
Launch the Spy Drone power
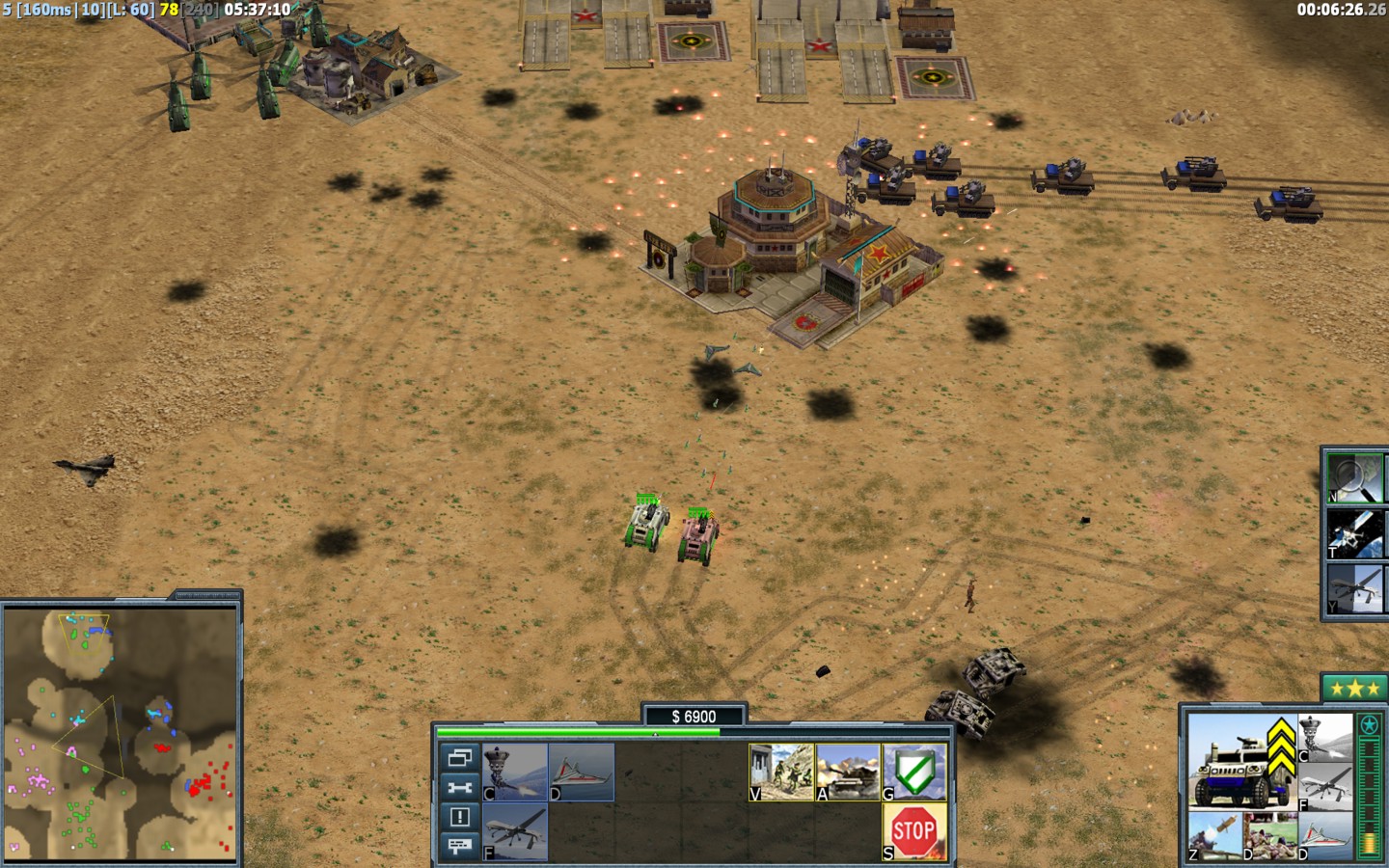(x=1353, y=588)
